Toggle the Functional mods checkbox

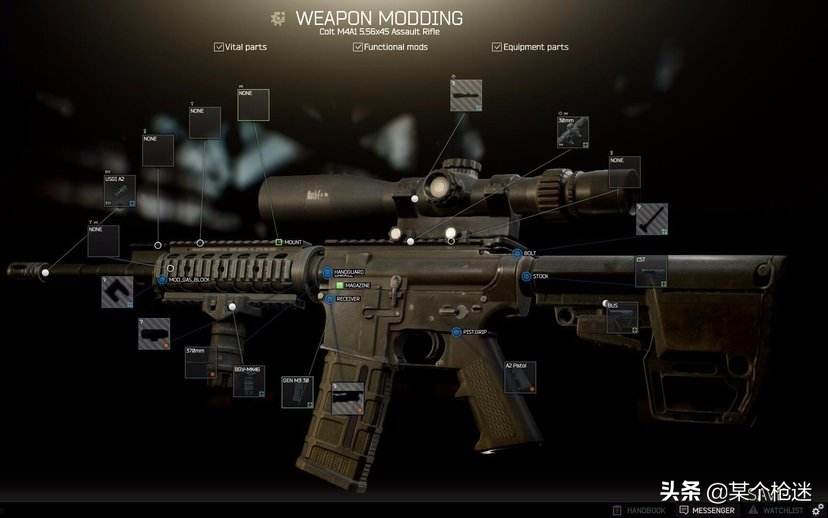tap(358, 47)
